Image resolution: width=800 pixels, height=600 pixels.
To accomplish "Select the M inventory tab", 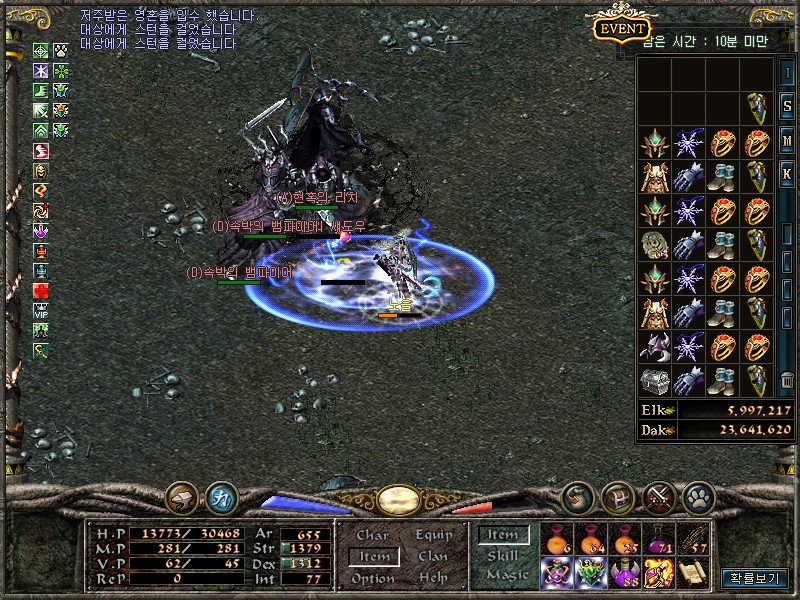I will 787,139.
